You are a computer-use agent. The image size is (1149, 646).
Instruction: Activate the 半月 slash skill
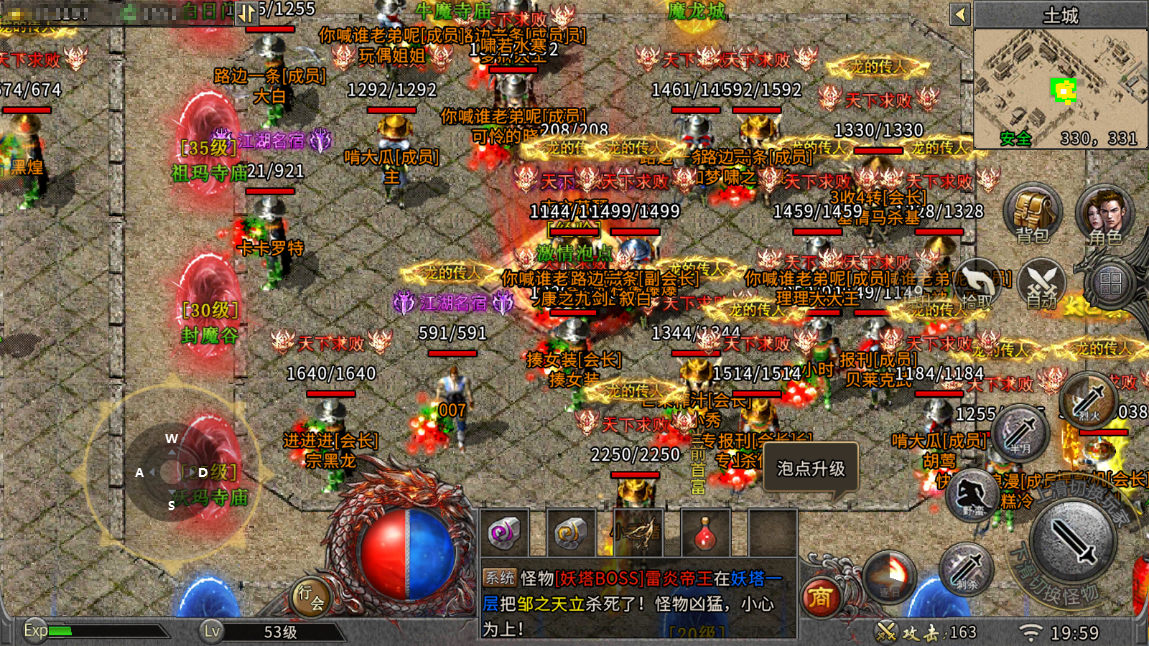(x=1019, y=432)
